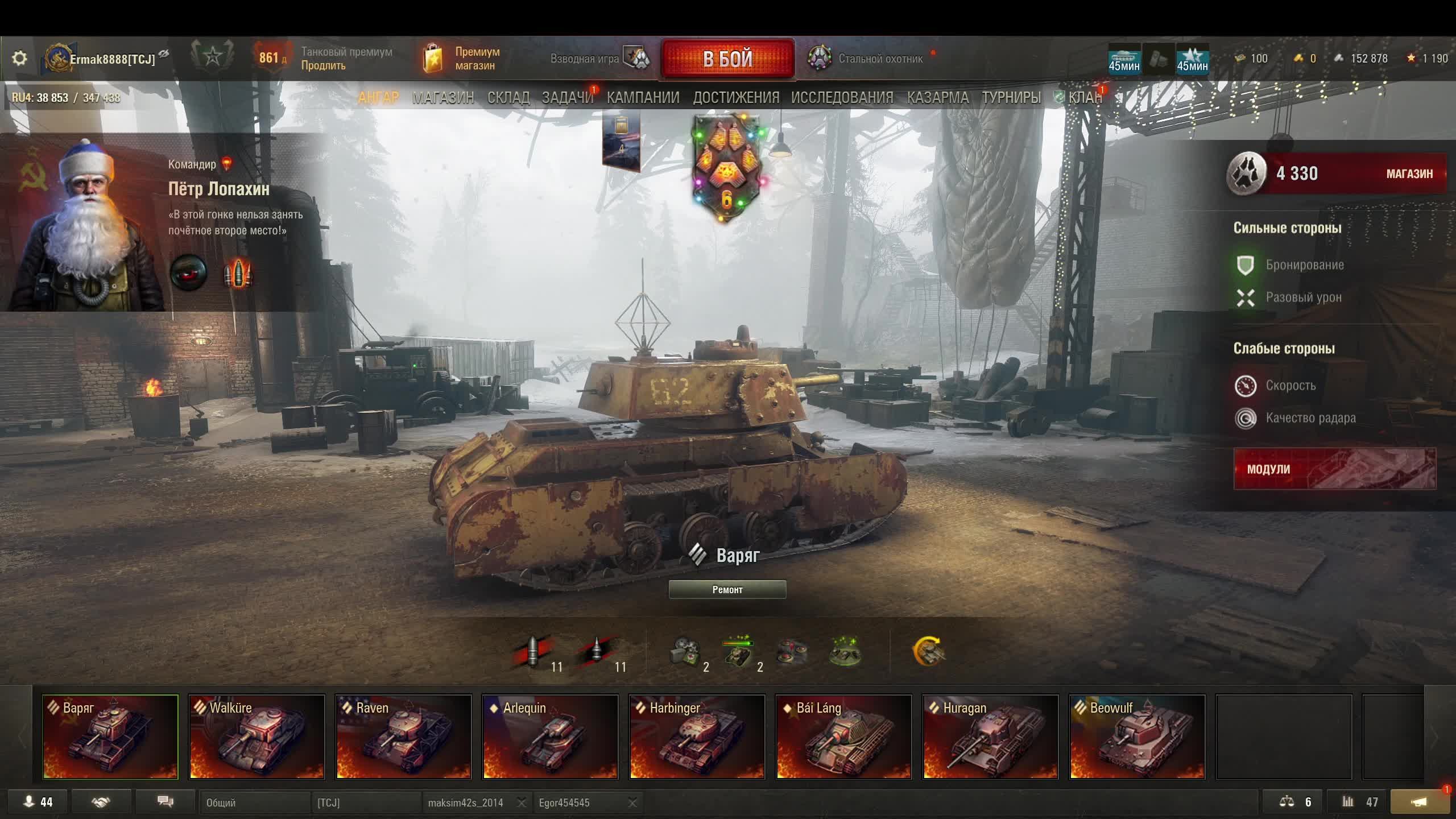
Task: Open the Премиум магазин
Action: pos(462,59)
